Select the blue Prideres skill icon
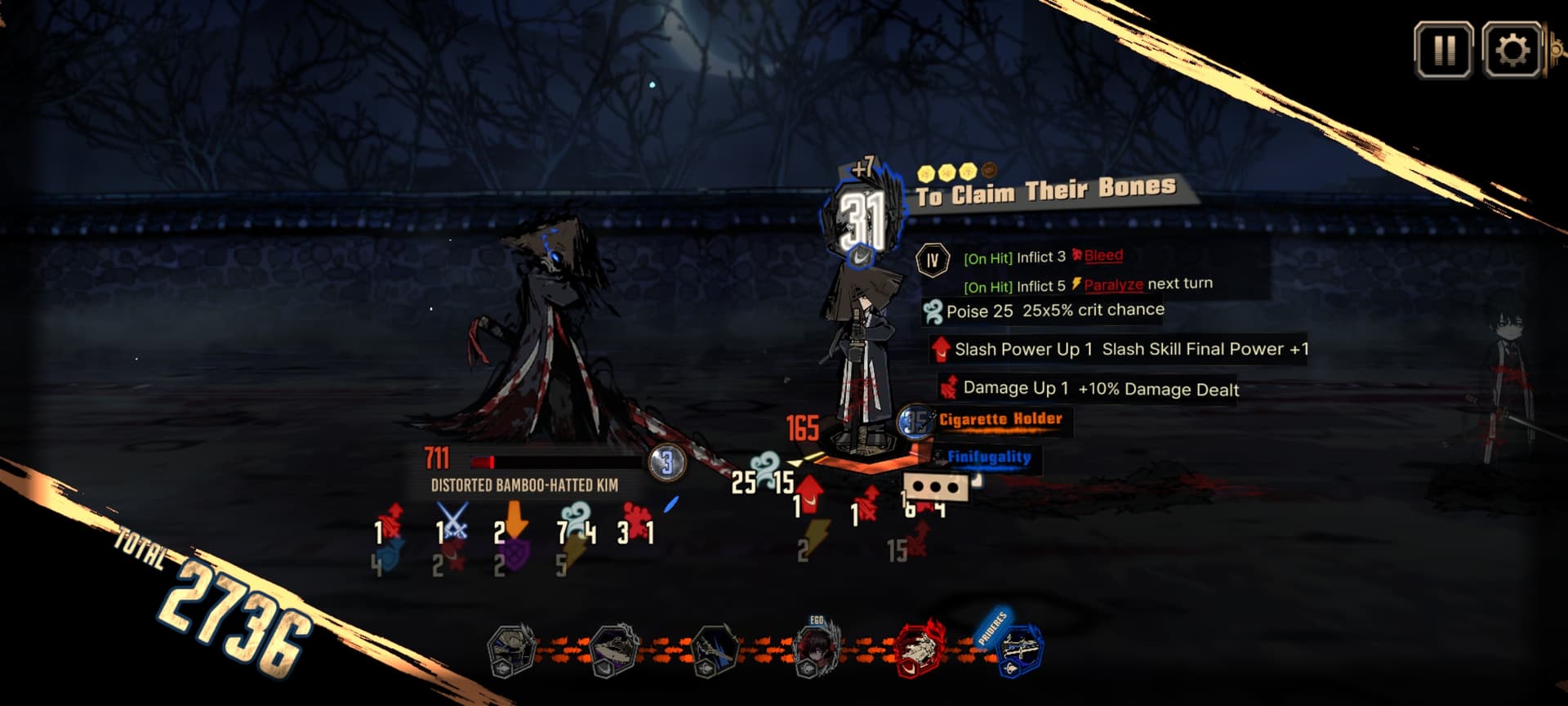The width and height of the screenshot is (1568, 706). tap(1019, 651)
